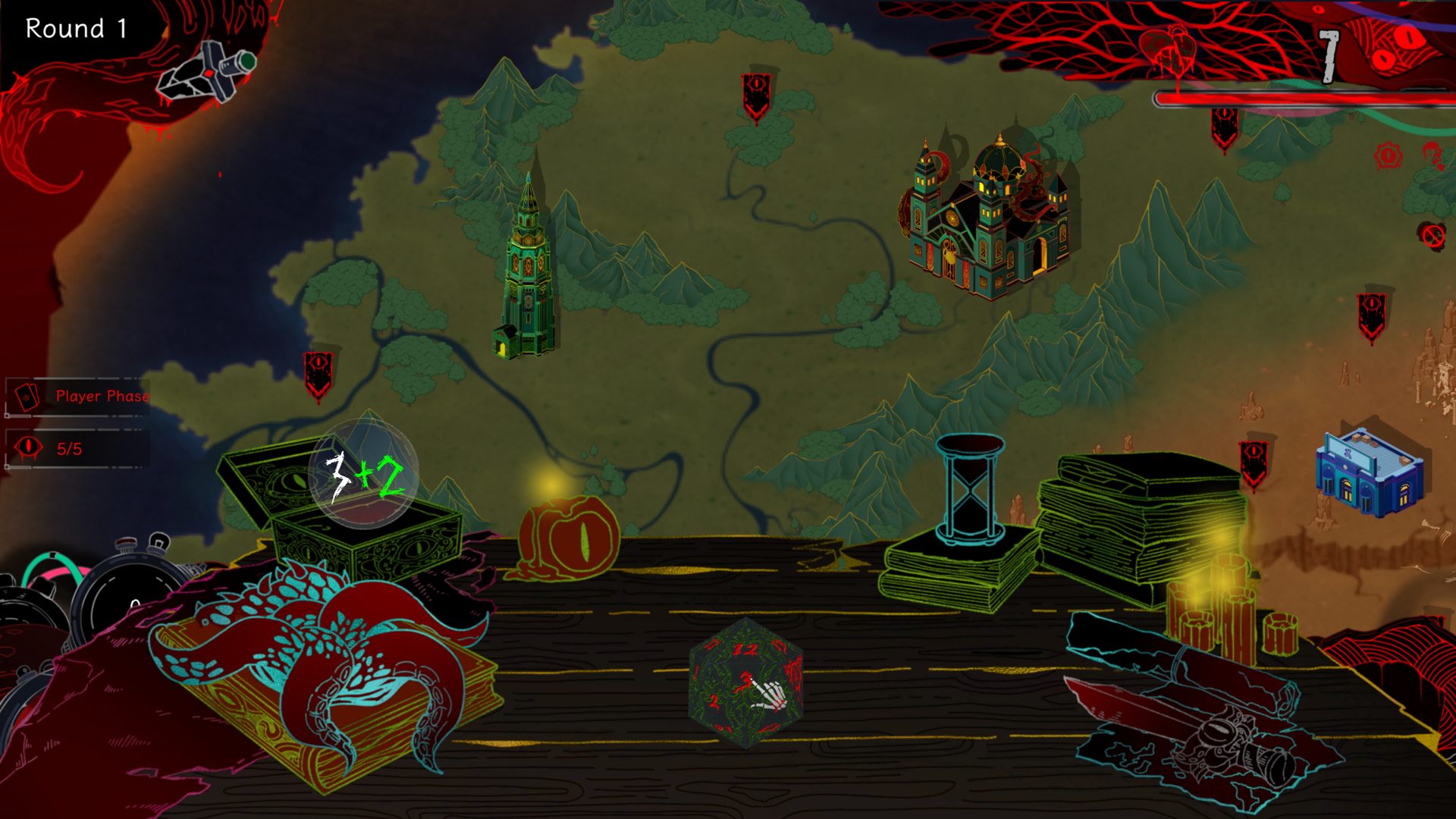Open the red question mark help
Screen dimensions: 1456x819
(1431, 155)
